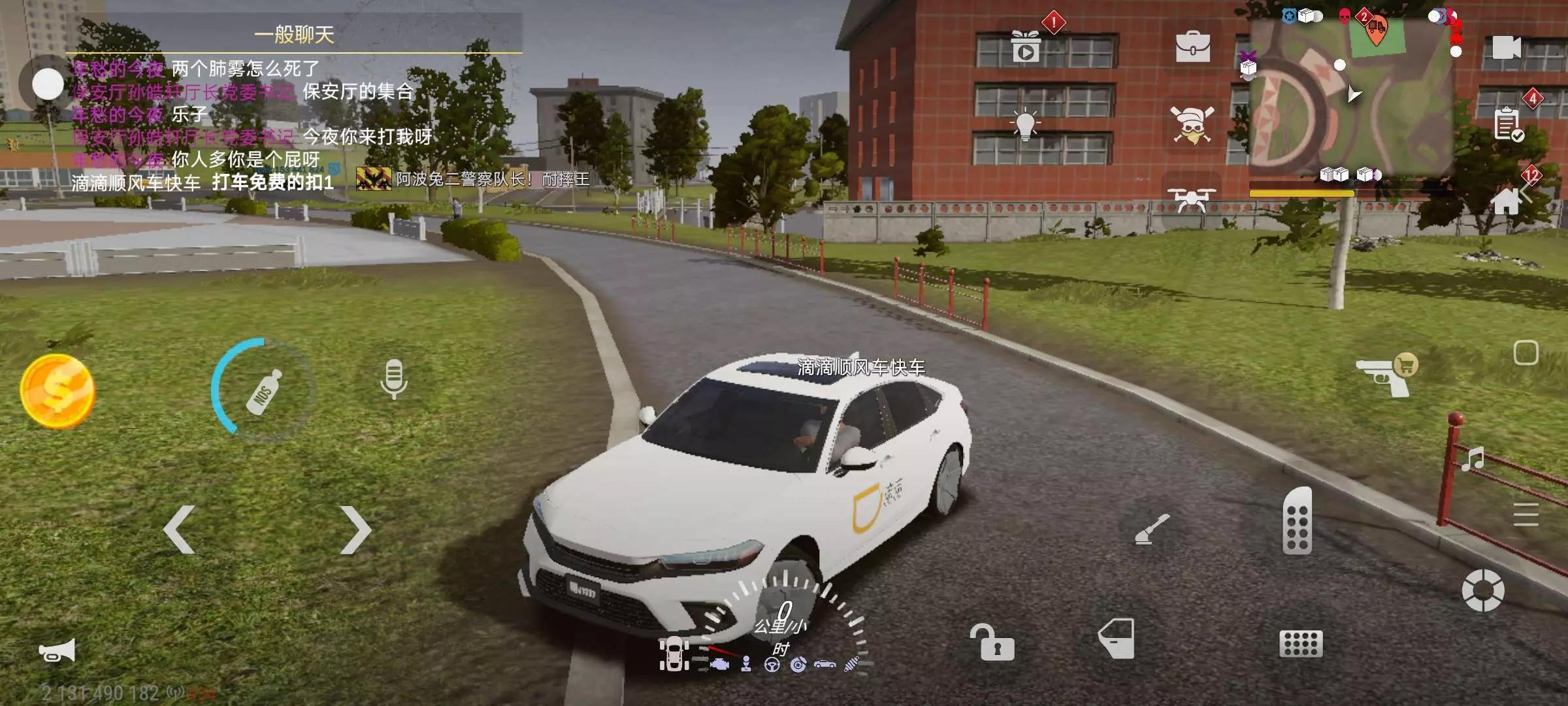This screenshot has height=706, width=1568.
Task: Tap the gold dollar coin icon
Action: tap(57, 391)
